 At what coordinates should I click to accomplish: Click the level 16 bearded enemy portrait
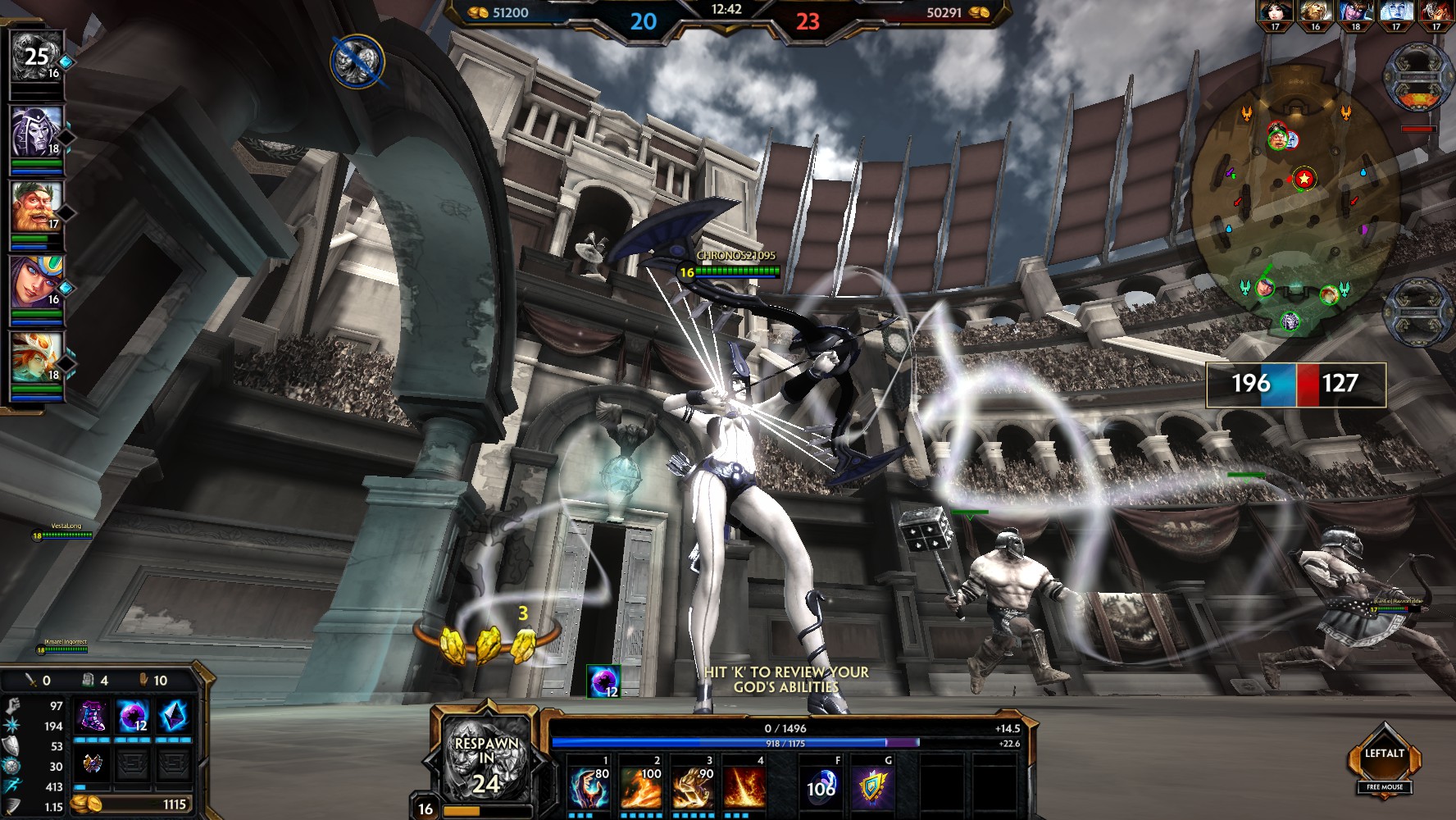(1315, 13)
